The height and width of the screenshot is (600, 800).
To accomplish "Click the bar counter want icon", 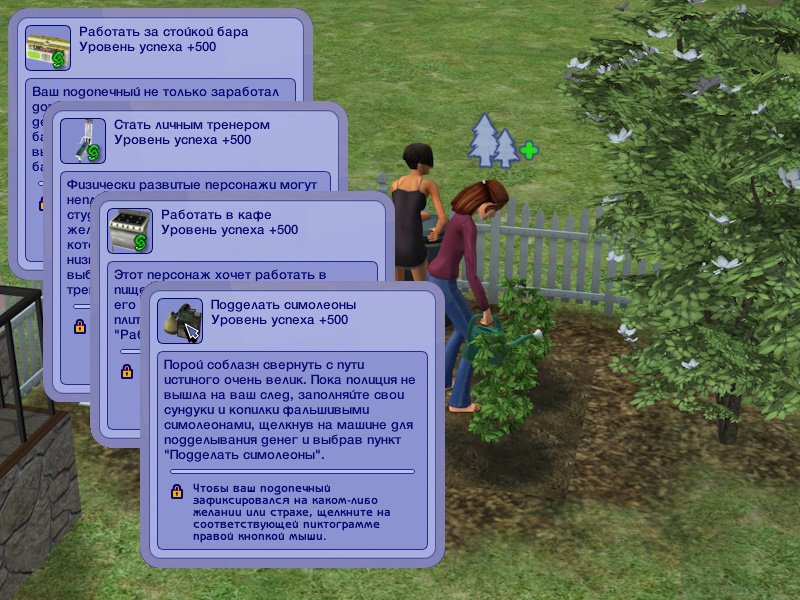I will pyautogui.click(x=47, y=48).
